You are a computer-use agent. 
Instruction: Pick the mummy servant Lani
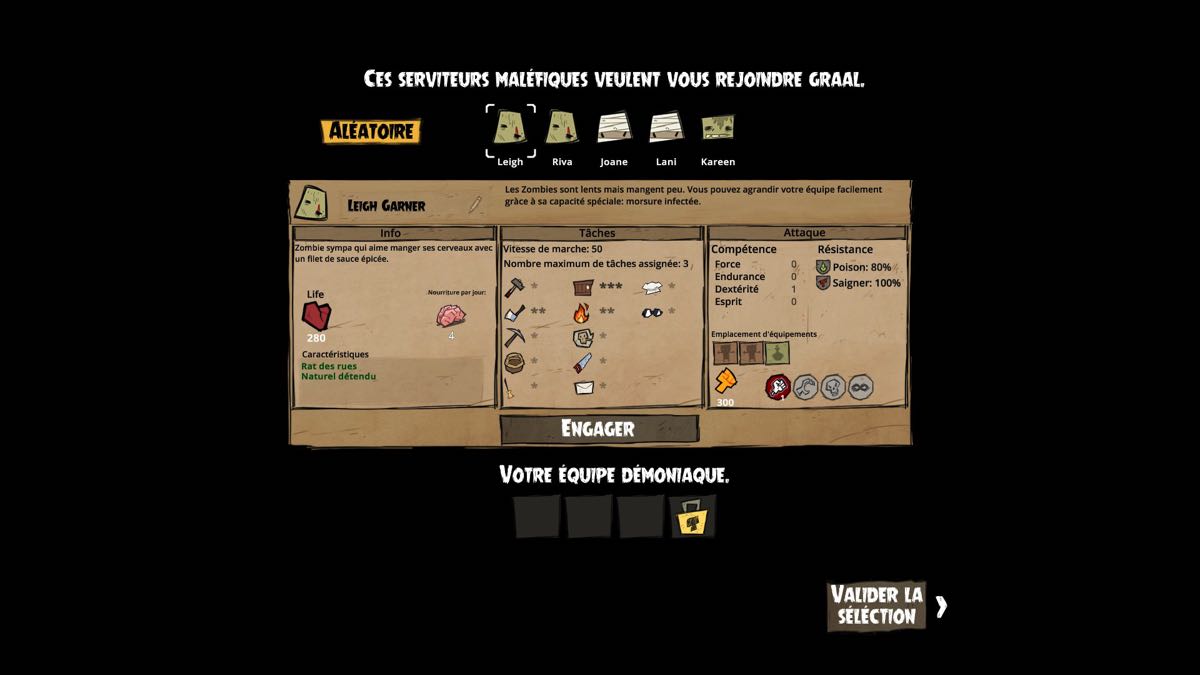665,128
